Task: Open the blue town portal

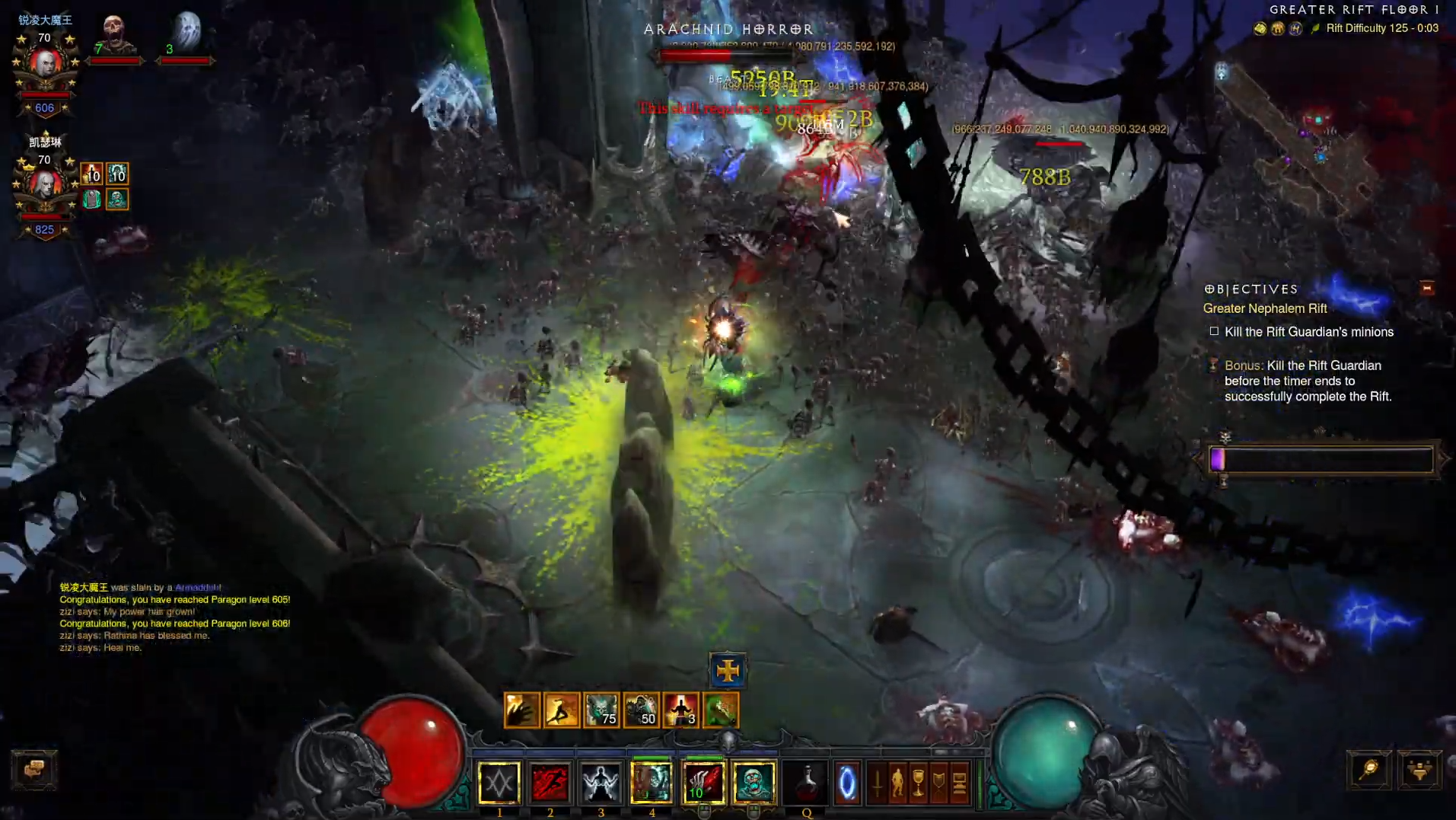Action: click(x=847, y=783)
